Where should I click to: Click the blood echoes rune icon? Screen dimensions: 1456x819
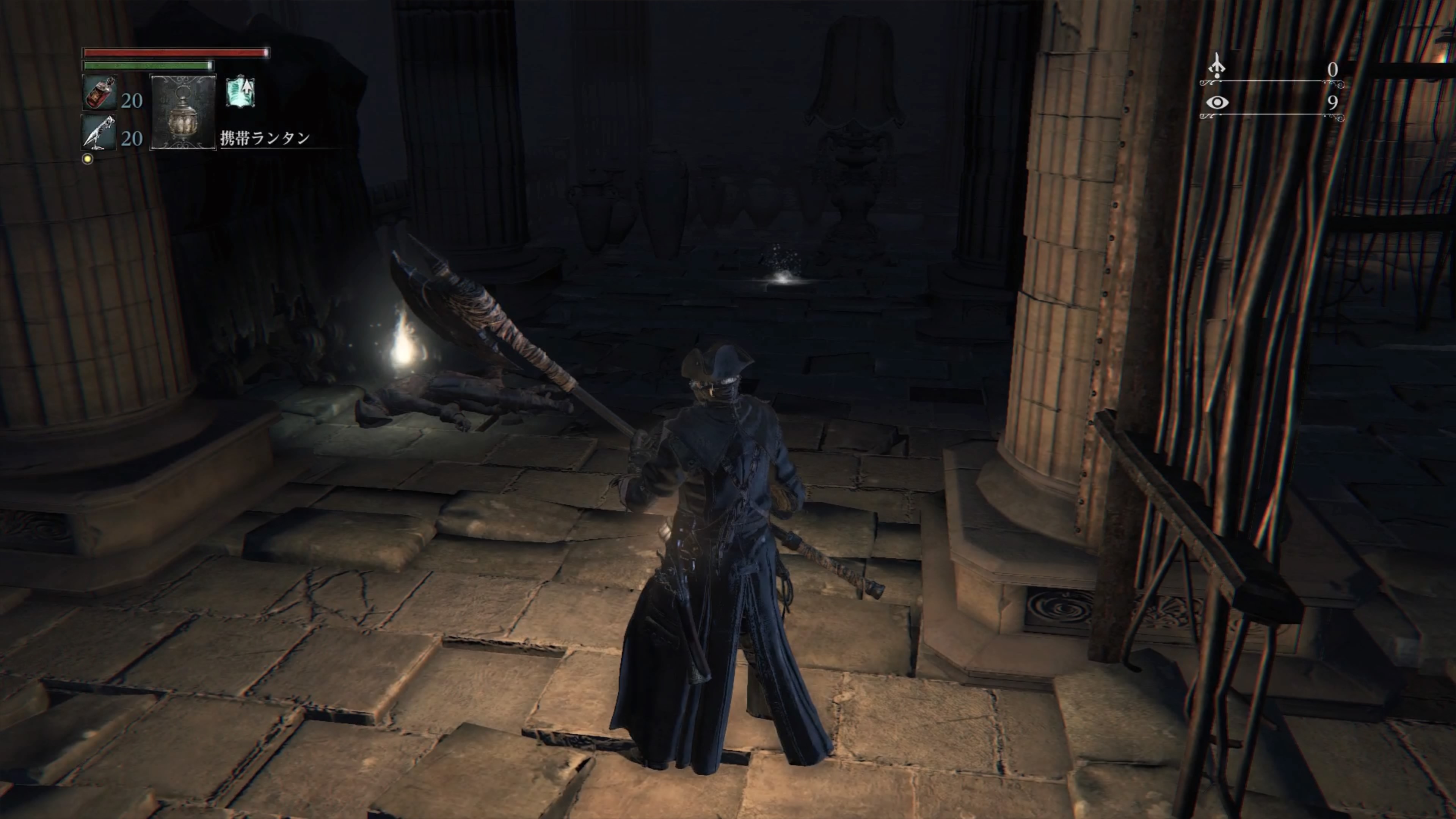[1216, 66]
